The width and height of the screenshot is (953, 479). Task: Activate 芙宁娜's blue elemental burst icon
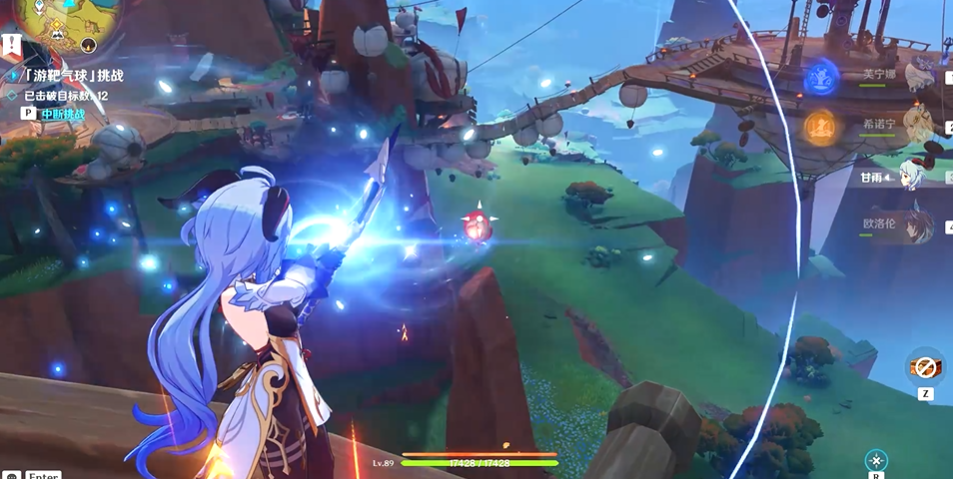[821, 74]
